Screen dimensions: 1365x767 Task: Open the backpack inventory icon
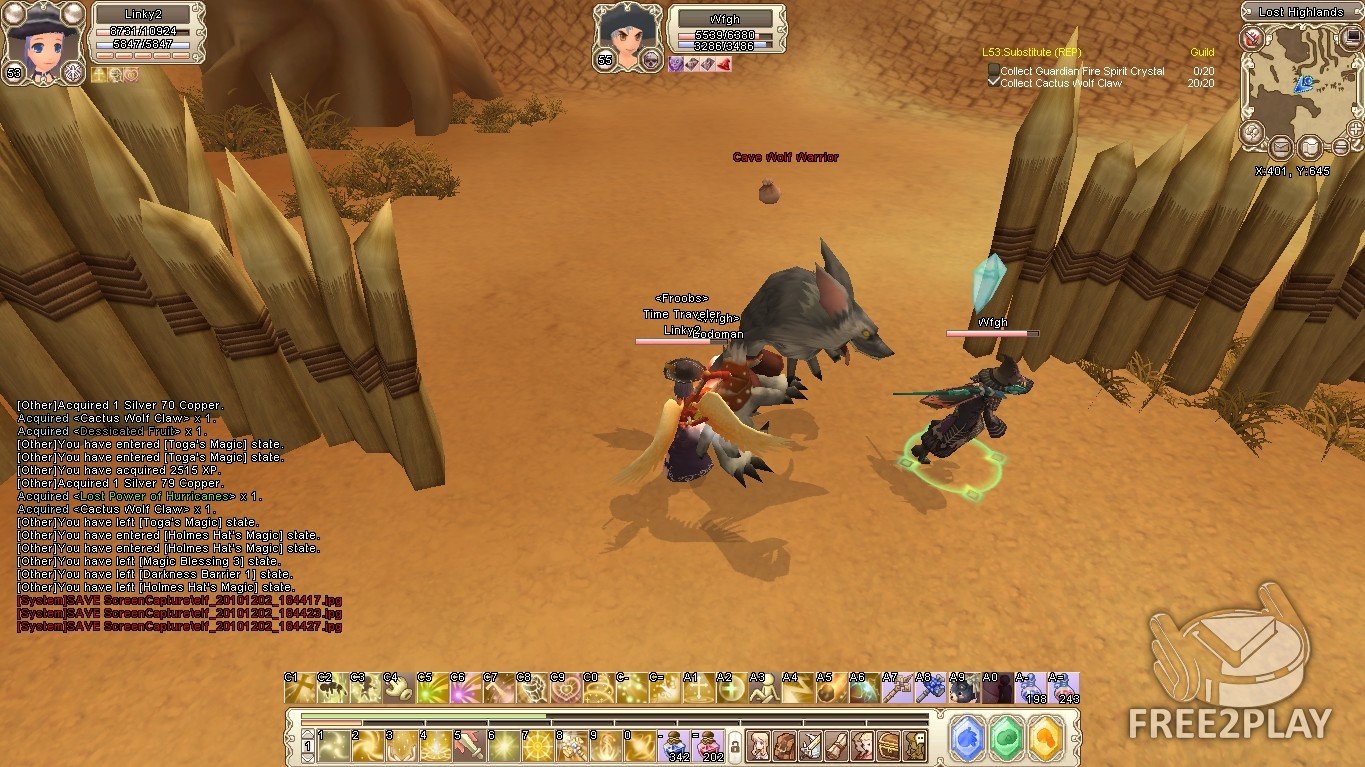(784, 746)
